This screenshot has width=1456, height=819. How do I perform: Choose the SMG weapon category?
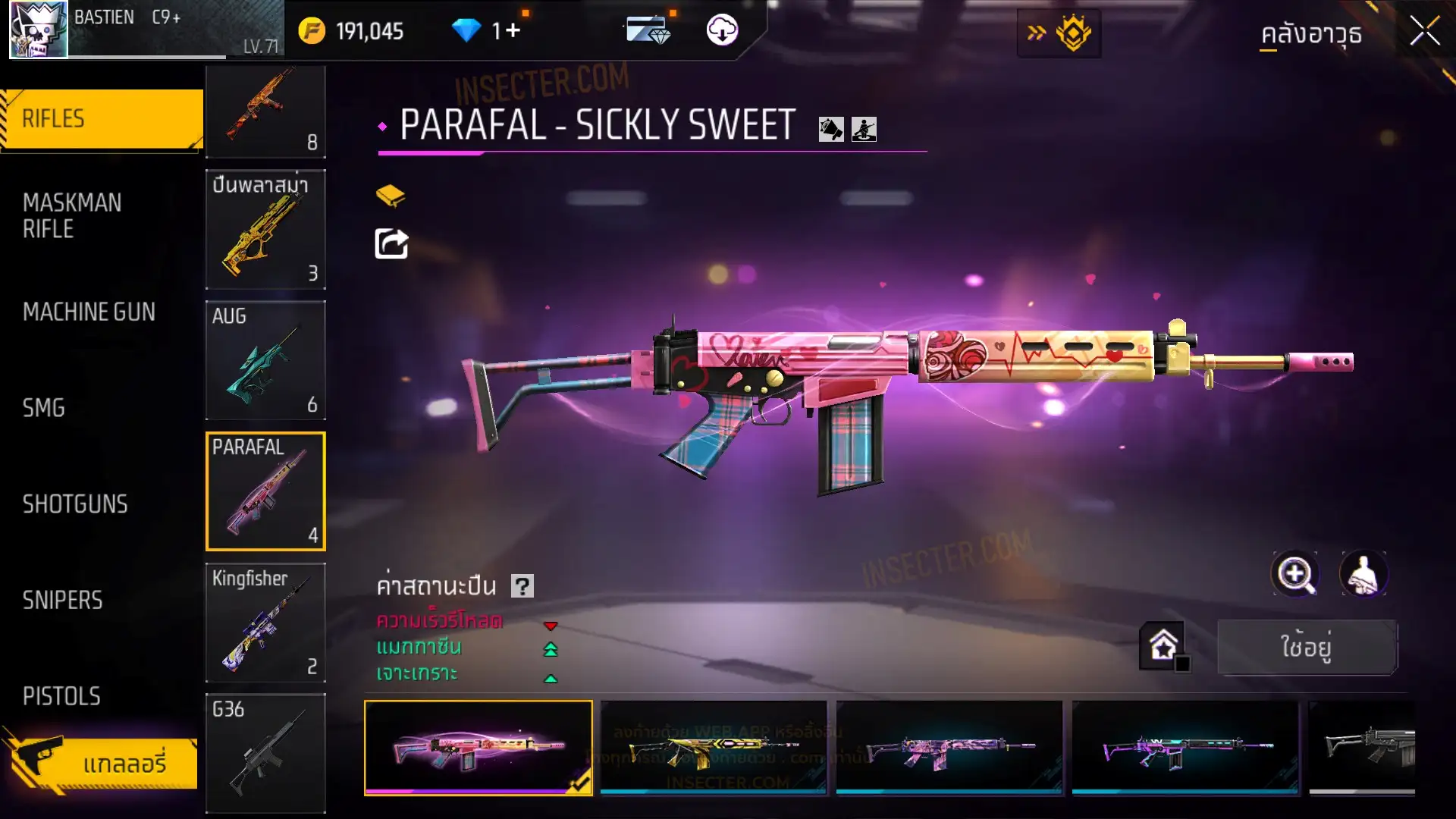coord(44,408)
